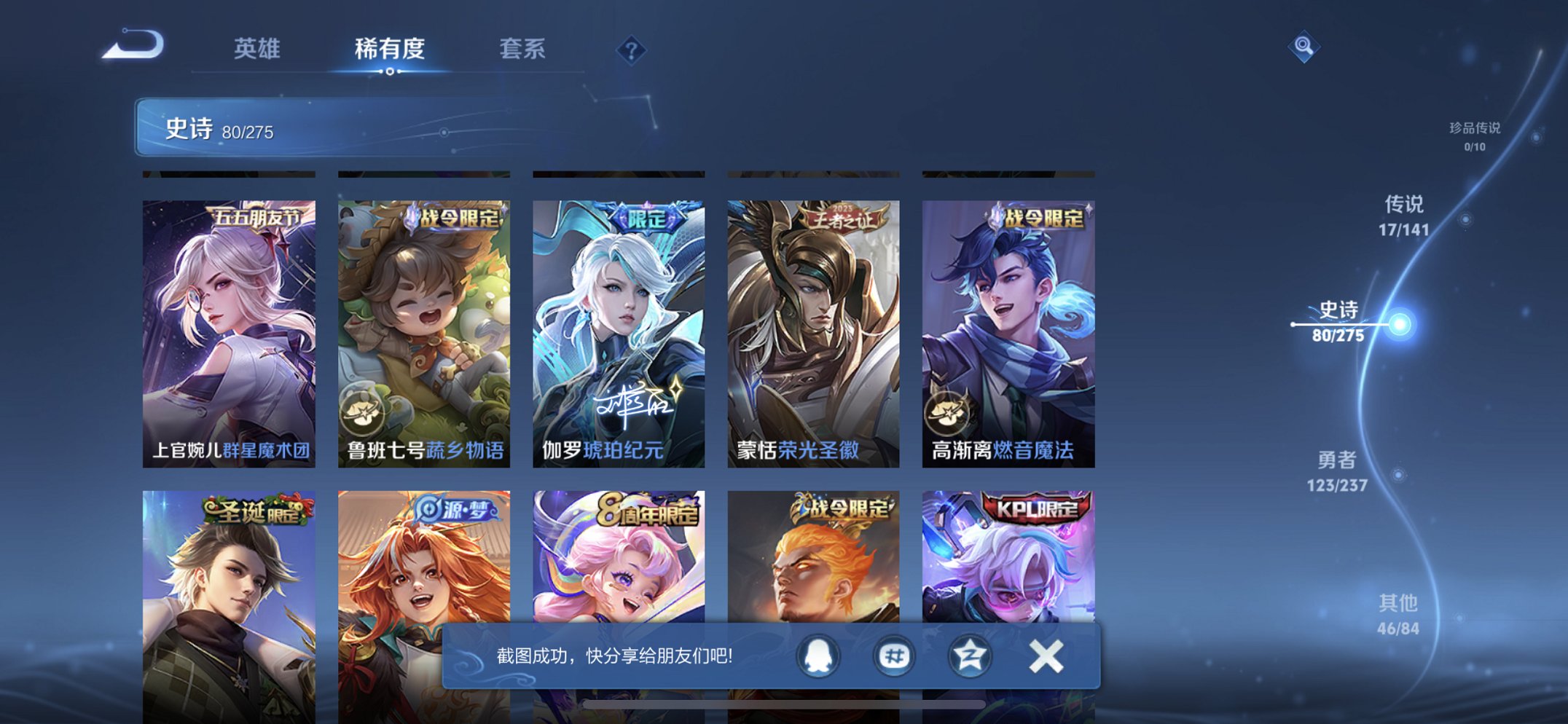Switch to the 英雄 tab

(x=256, y=50)
